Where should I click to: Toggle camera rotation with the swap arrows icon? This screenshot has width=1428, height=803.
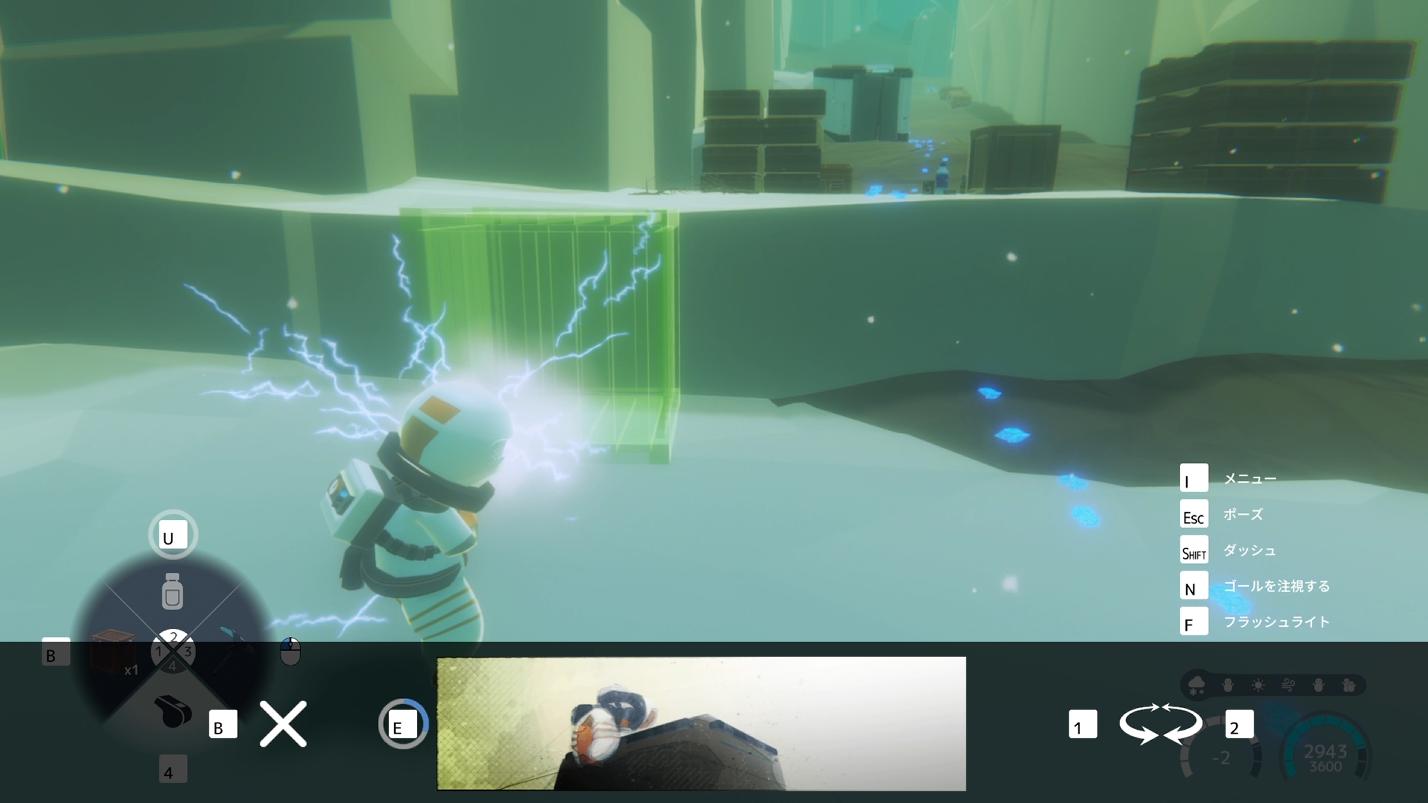tap(1160, 724)
